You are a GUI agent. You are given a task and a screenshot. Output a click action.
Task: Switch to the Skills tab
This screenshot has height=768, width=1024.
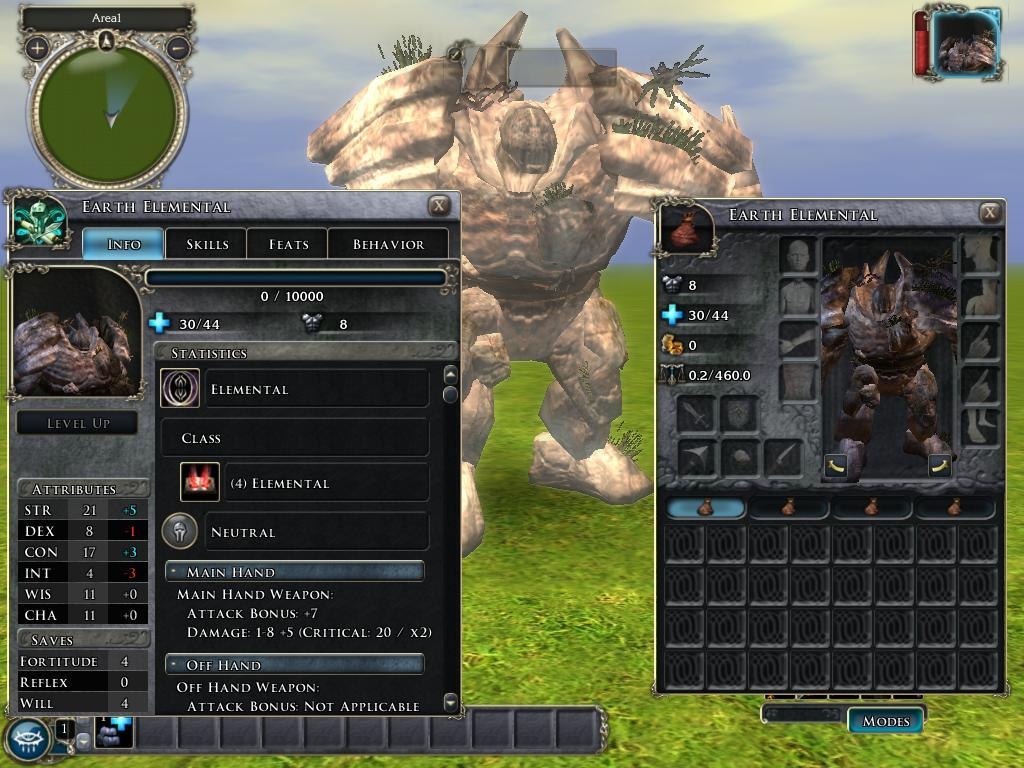click(207, 244)
